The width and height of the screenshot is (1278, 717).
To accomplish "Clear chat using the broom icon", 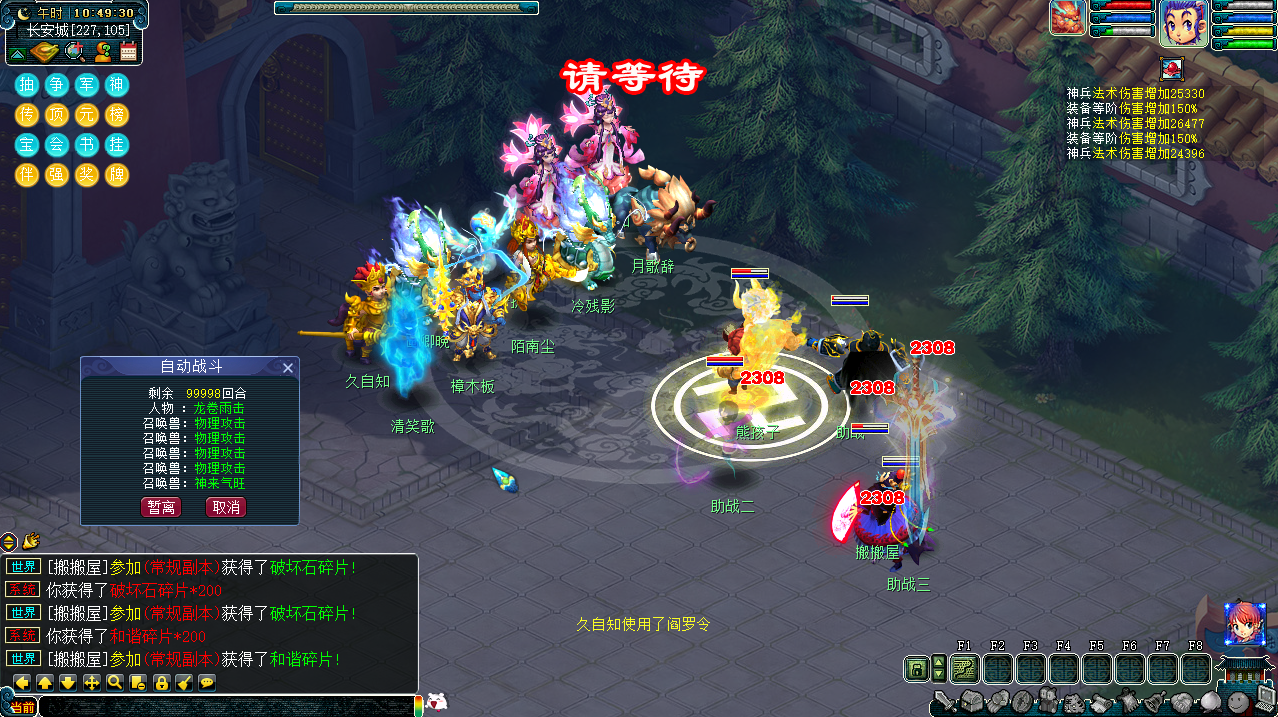I will (x=184, y=683).
